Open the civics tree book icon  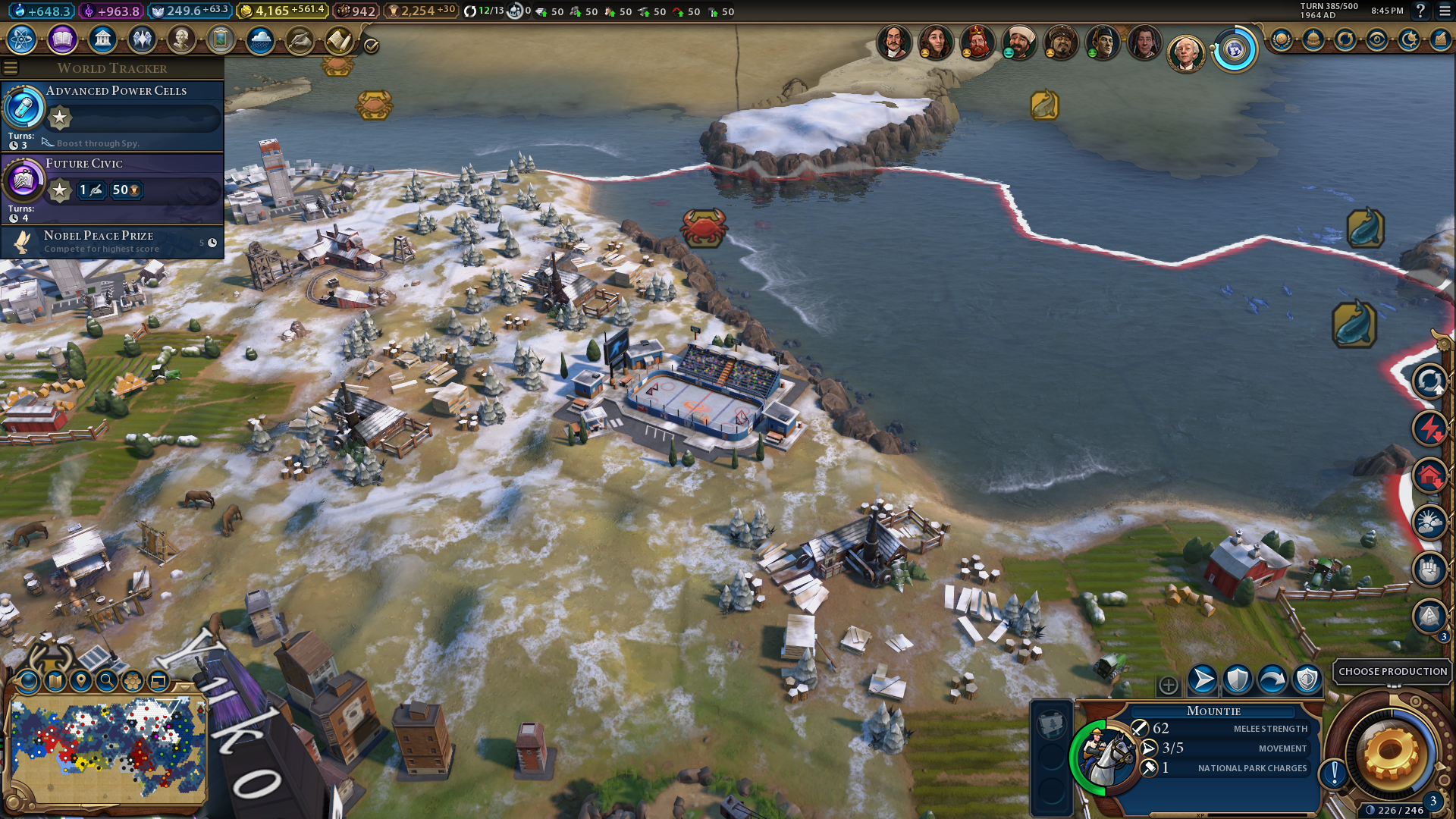tap(62, 39)
